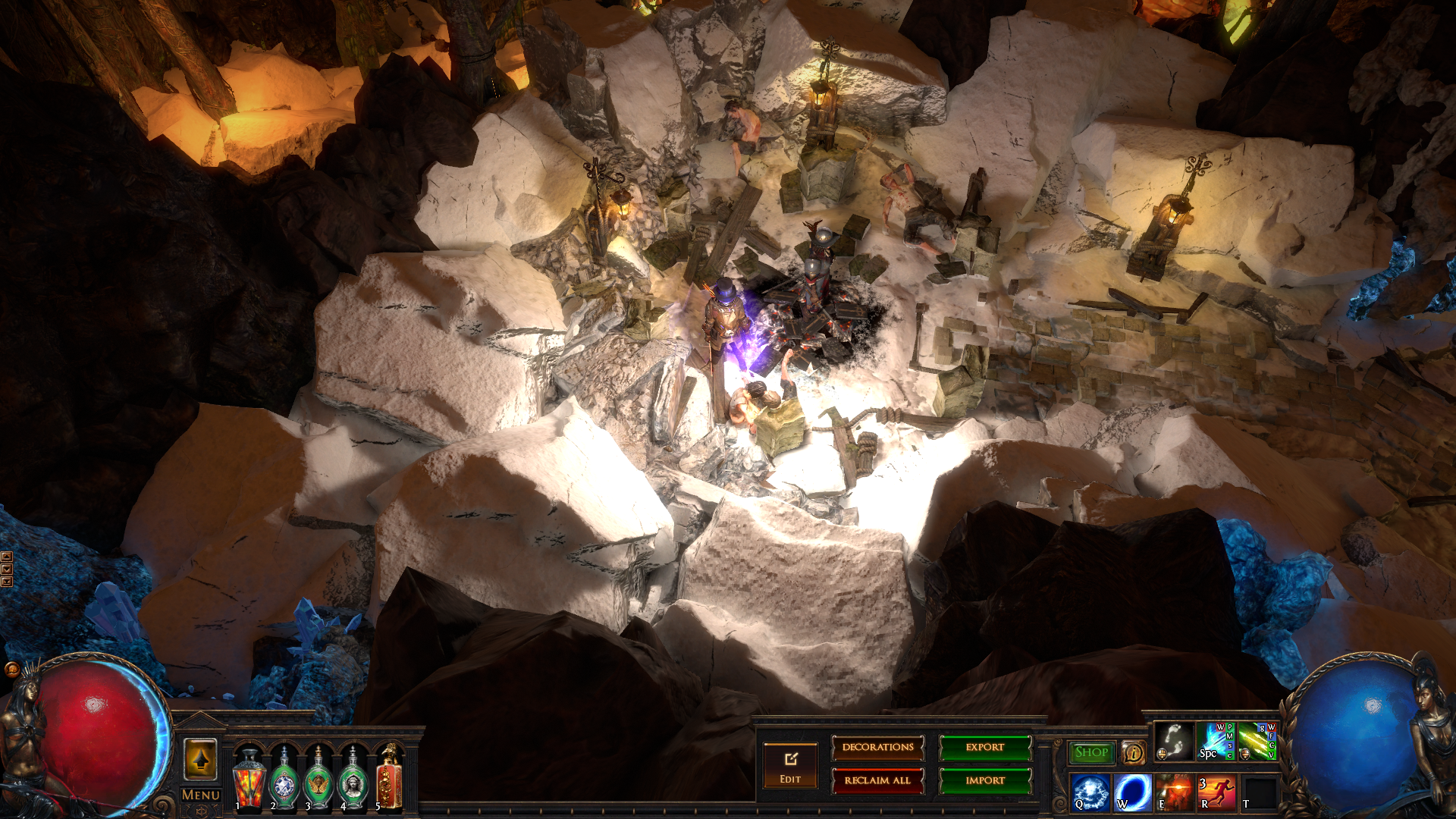Click the orange info speech-bubble icon
1456x819 pixels.
click(1133, 752)
